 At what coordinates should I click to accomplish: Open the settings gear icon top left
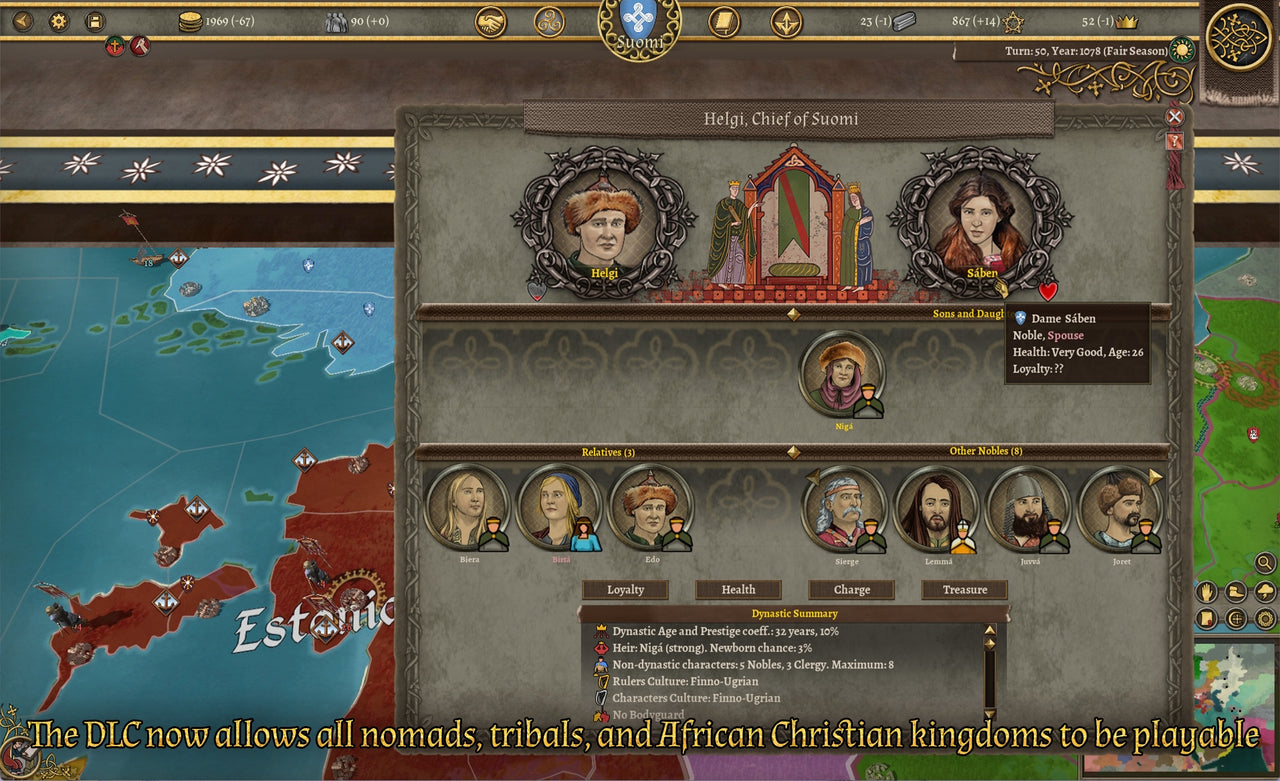click(x=57, y=19)
